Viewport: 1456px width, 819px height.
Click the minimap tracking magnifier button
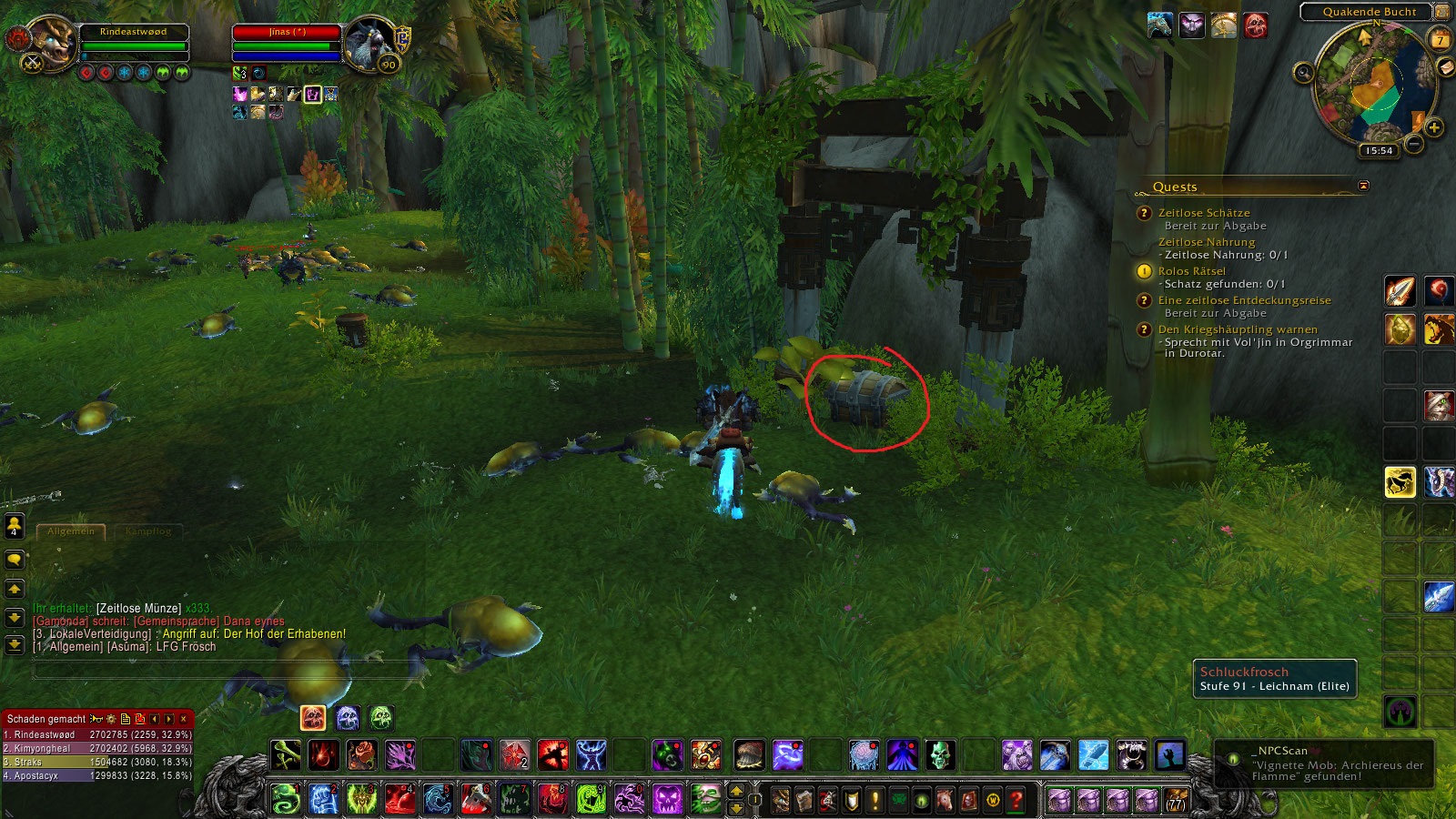tap(1304, 72)
